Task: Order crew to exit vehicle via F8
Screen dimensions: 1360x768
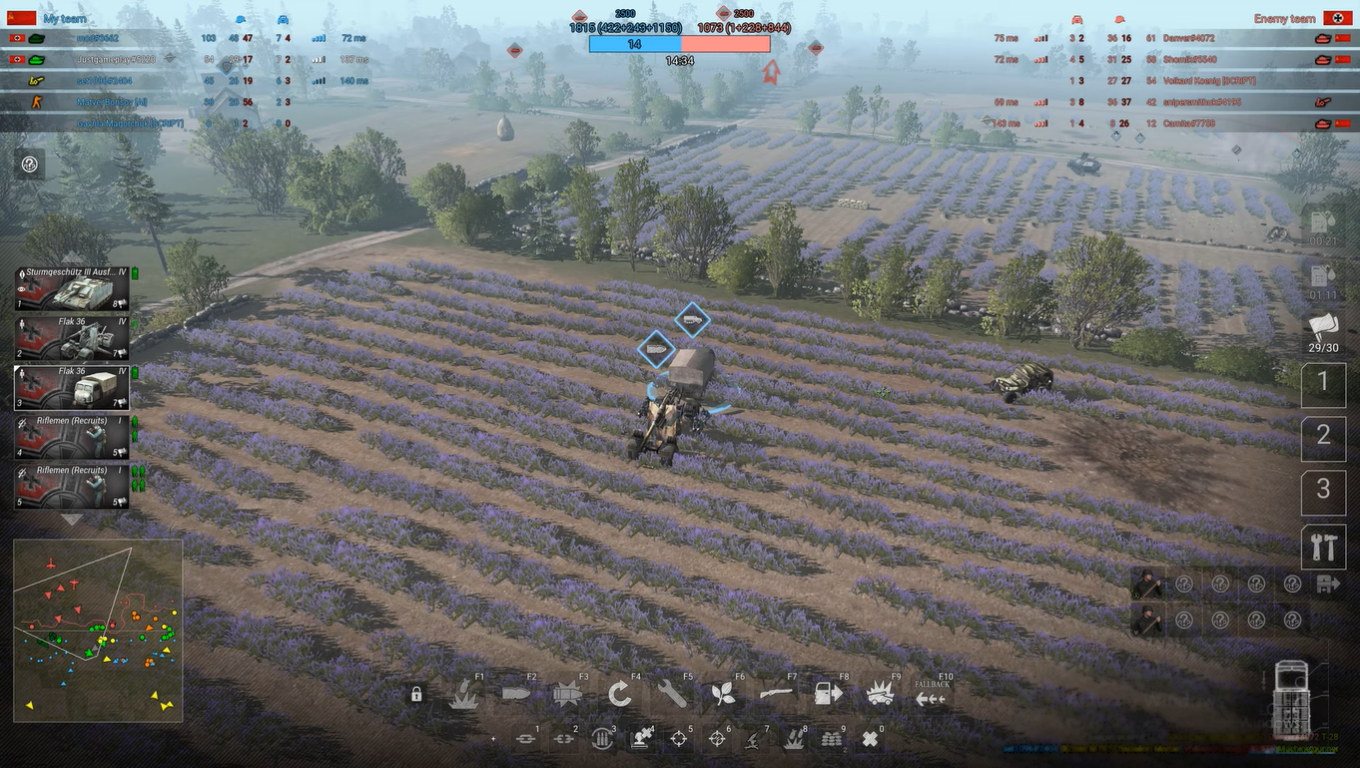Action: point(827,691)
